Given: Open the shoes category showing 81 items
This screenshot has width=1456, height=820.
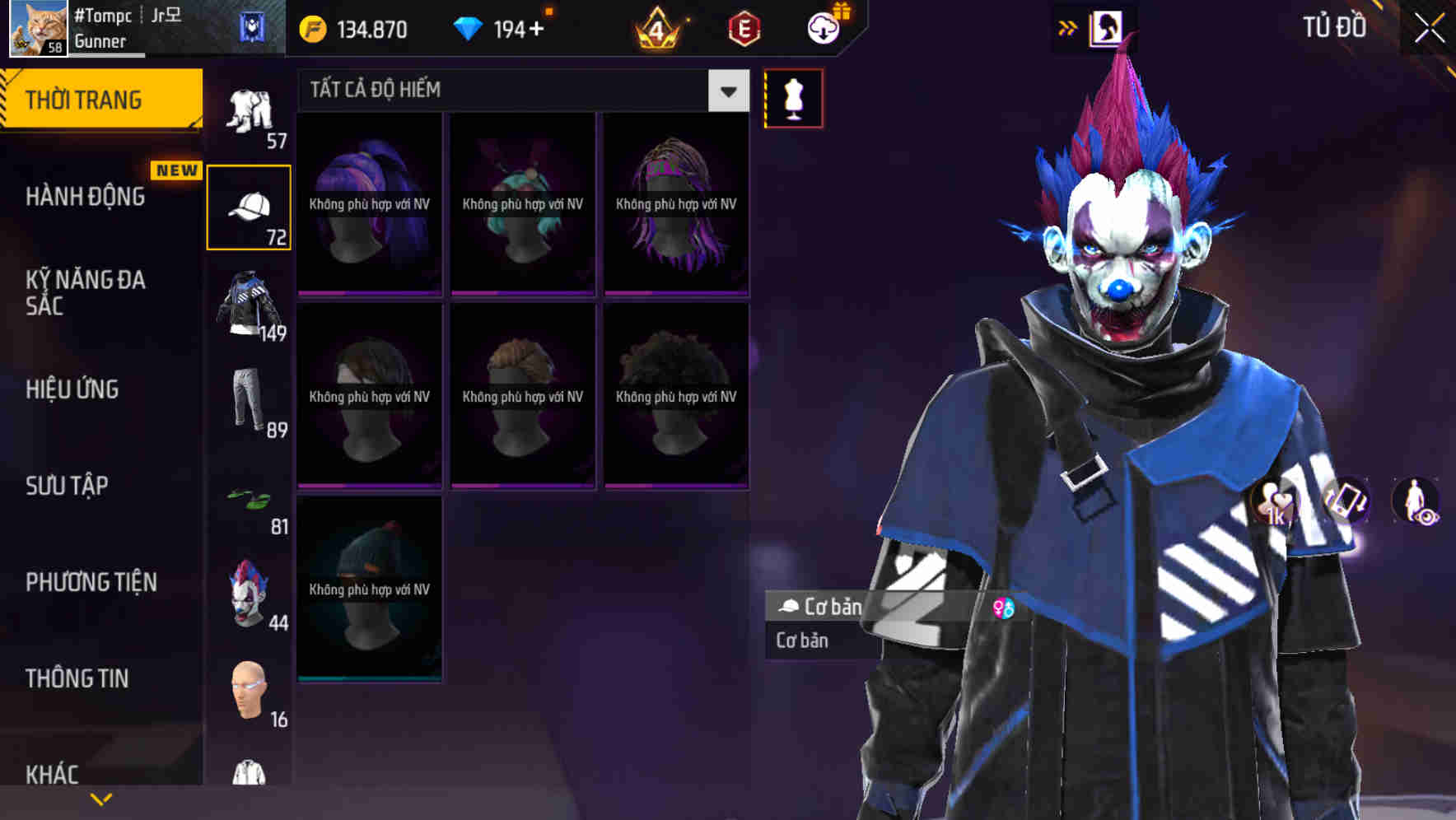Looking at the screenshot, I should point(250,502).
